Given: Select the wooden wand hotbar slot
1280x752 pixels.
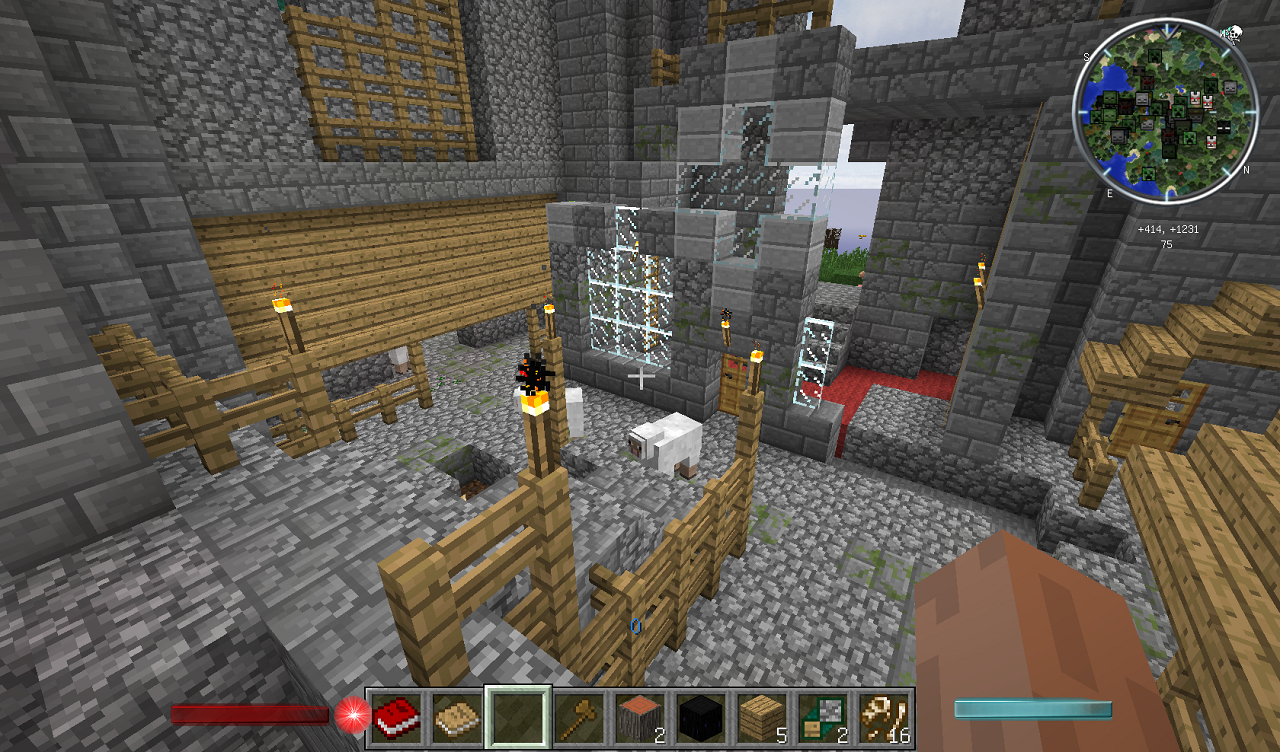Looking at the screenshot, I should click(578, 717).
